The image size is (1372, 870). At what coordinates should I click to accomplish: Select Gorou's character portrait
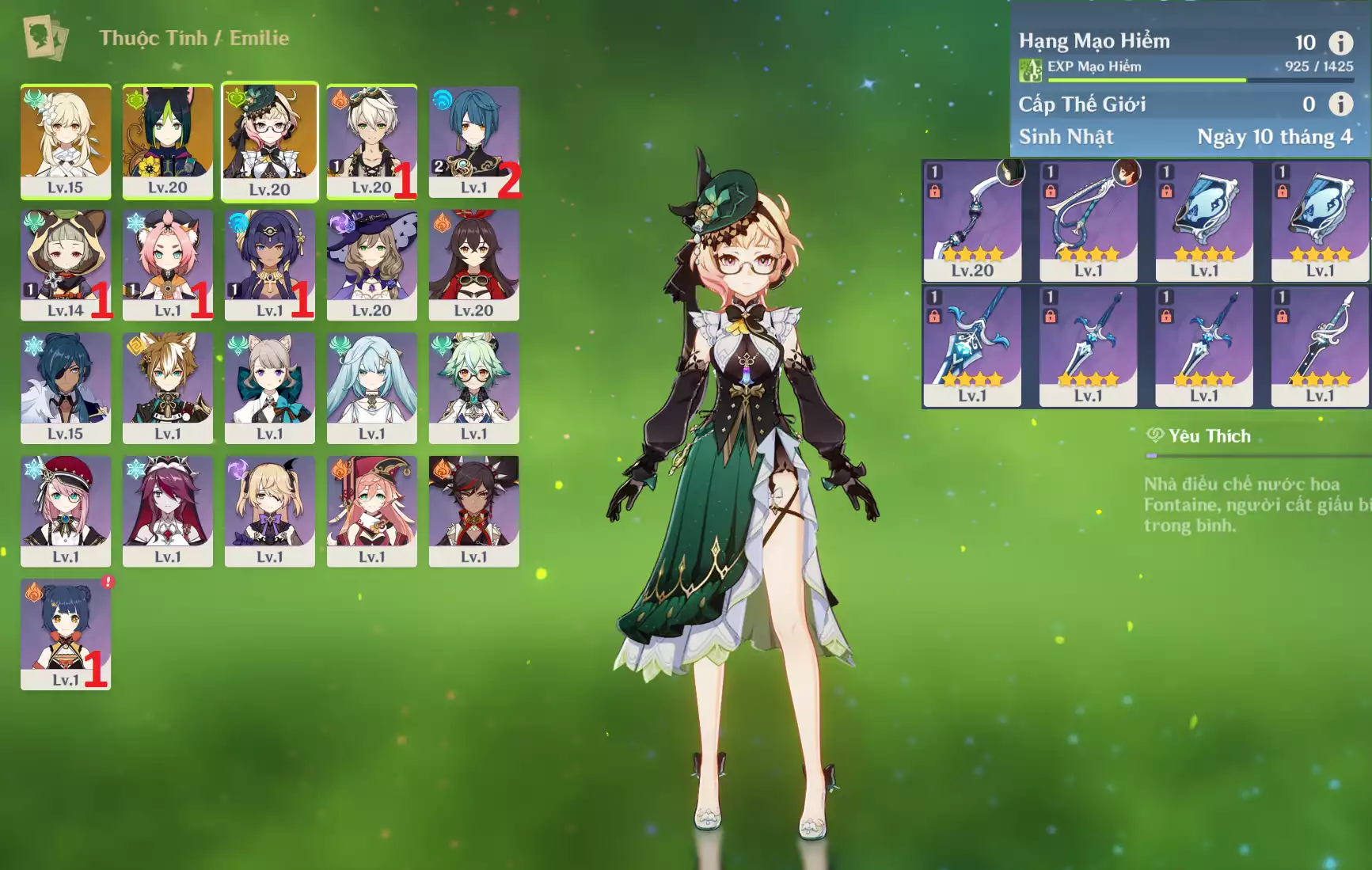pyautogui.click(x=167, y=387)
